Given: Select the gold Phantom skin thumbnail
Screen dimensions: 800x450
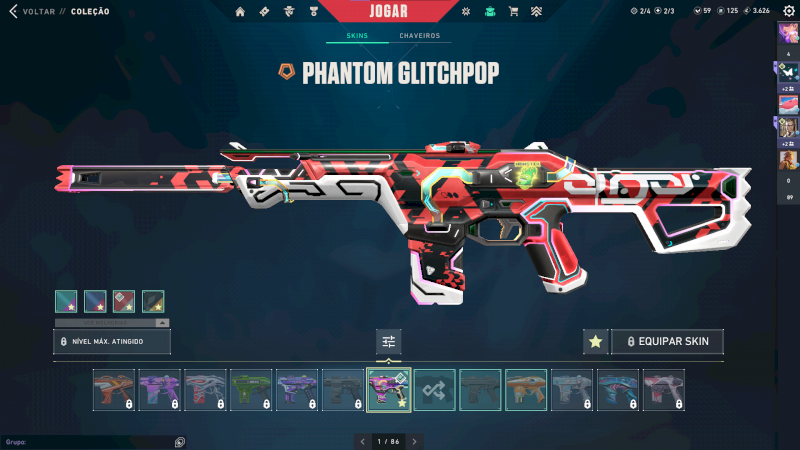Looking at the screenshot, I should 526,390.
